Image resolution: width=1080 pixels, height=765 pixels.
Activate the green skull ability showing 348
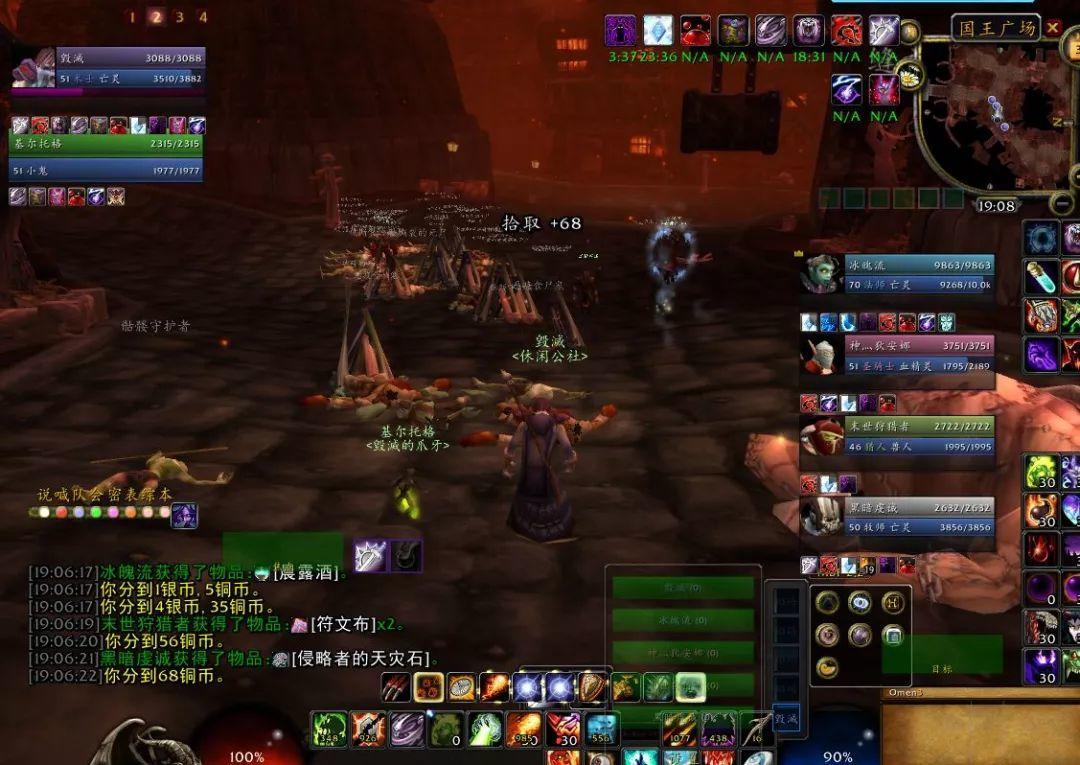(329, 729)
